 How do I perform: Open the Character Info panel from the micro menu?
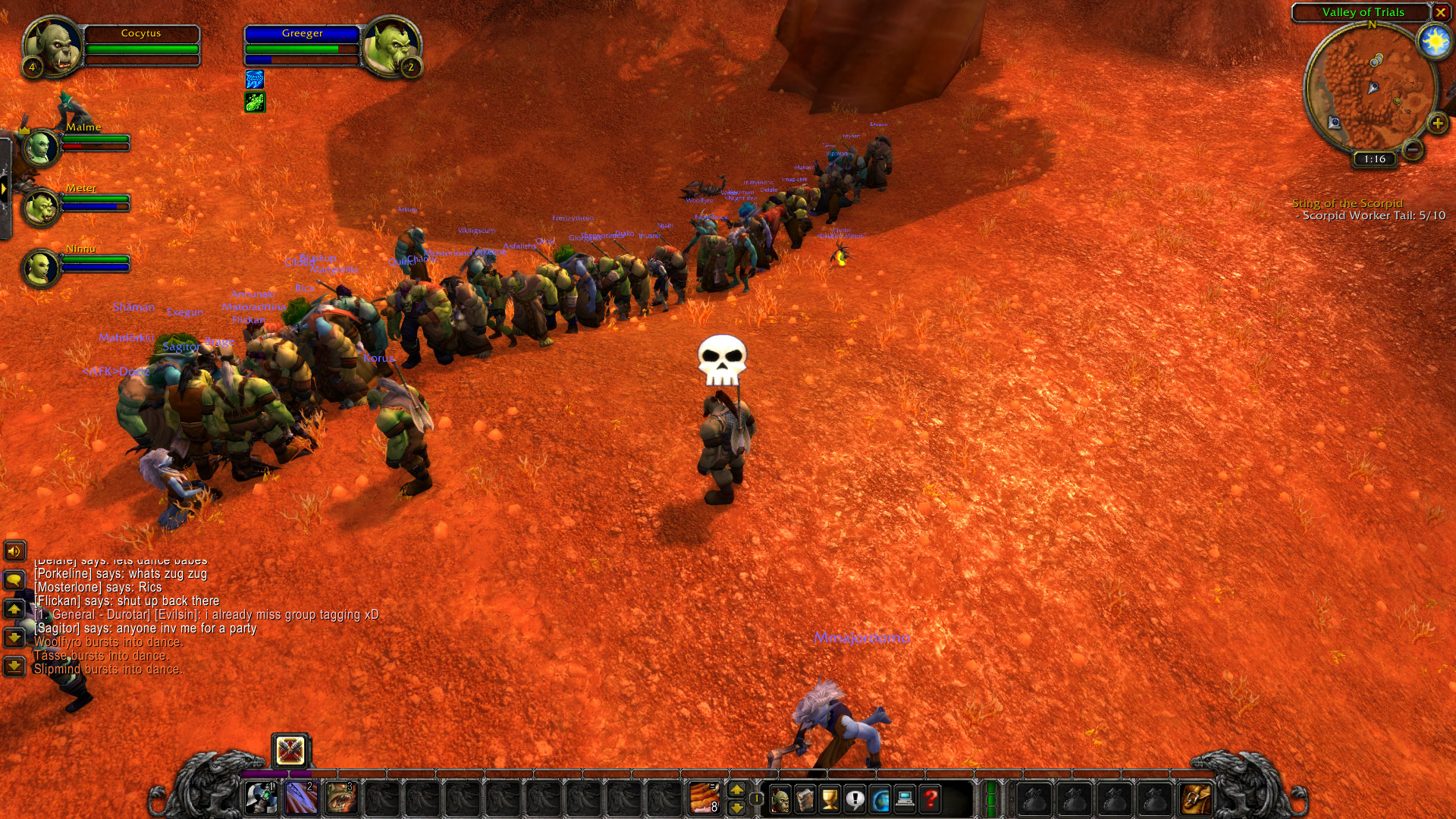(780, 796)
